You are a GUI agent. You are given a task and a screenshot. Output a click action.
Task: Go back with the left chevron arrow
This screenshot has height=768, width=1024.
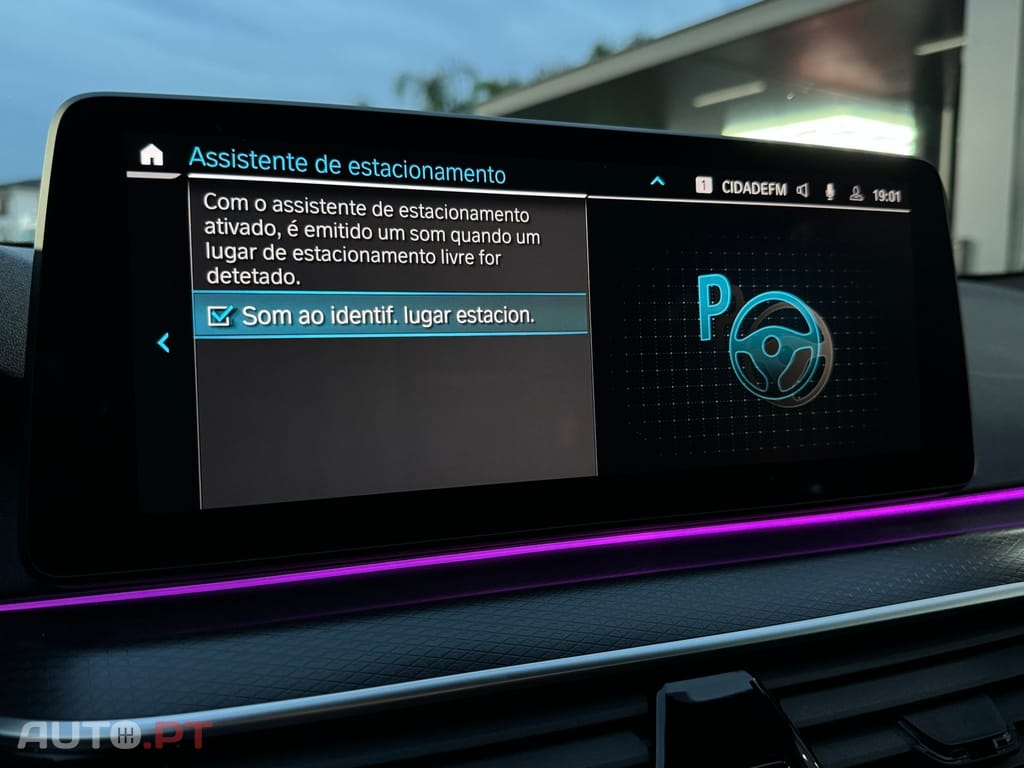tap(163, 343)
